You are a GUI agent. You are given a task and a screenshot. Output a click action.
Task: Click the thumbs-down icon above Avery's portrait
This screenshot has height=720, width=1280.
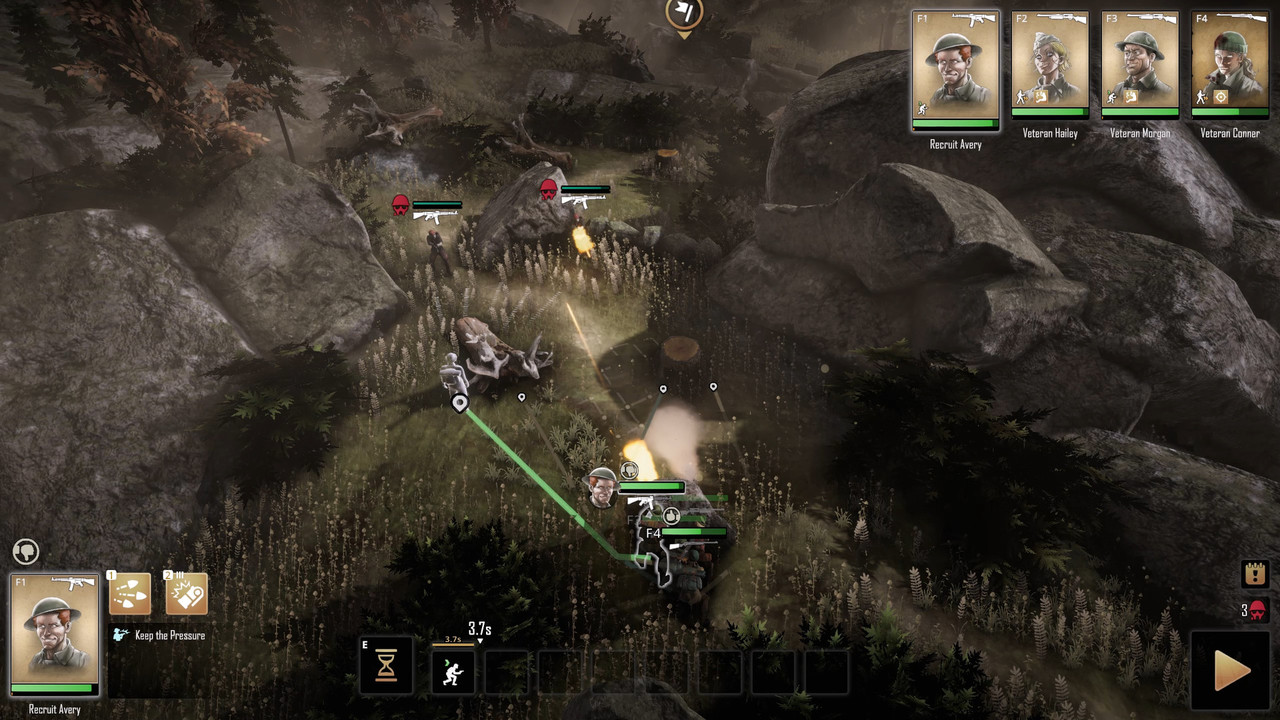(x=26, y=551)
